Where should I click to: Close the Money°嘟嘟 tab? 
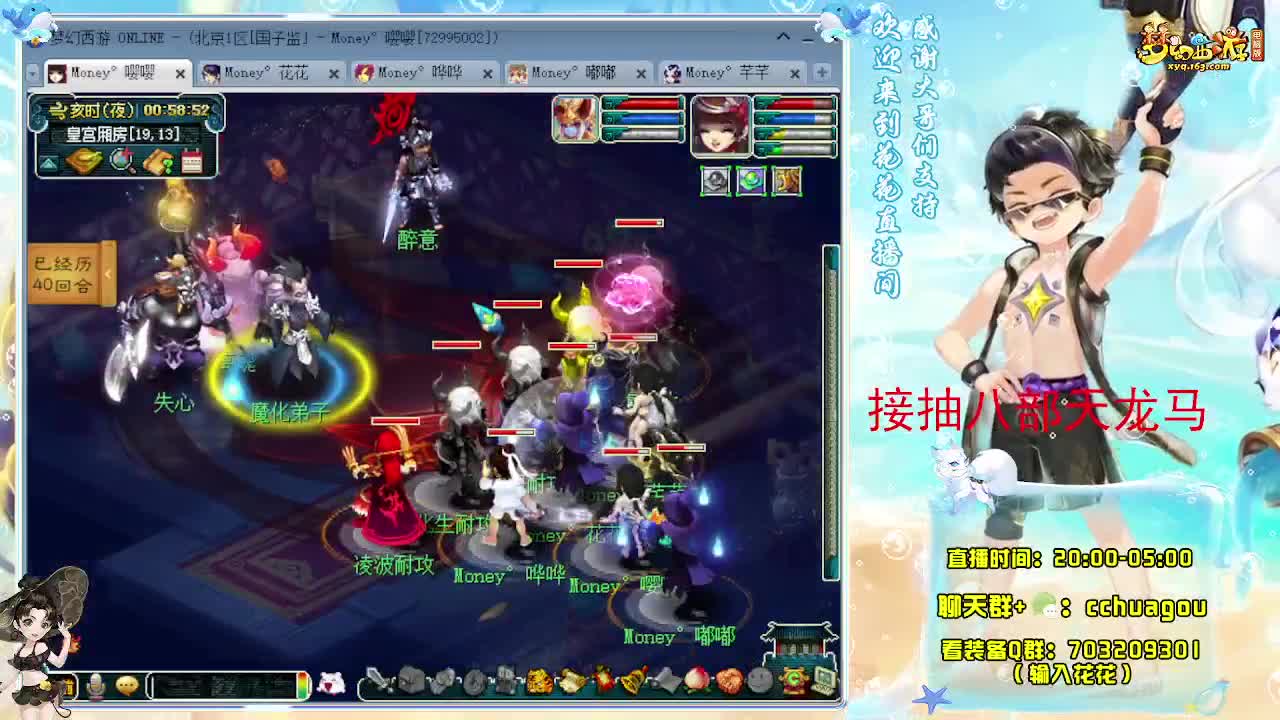(x=640, y=72)
